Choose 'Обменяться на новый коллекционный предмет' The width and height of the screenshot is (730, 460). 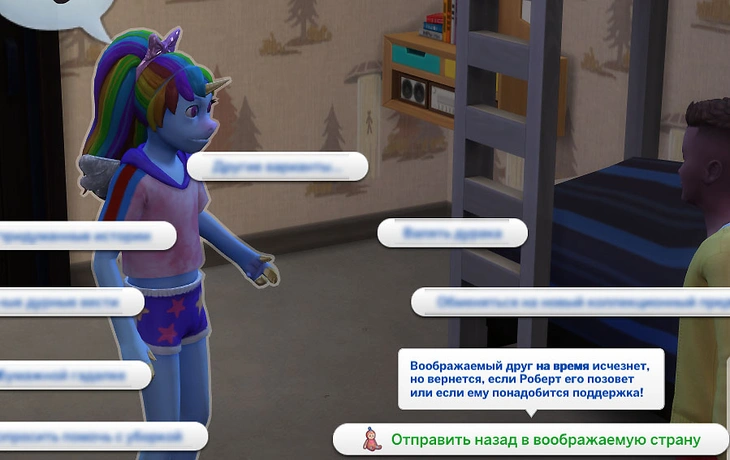tap(570, 302)
